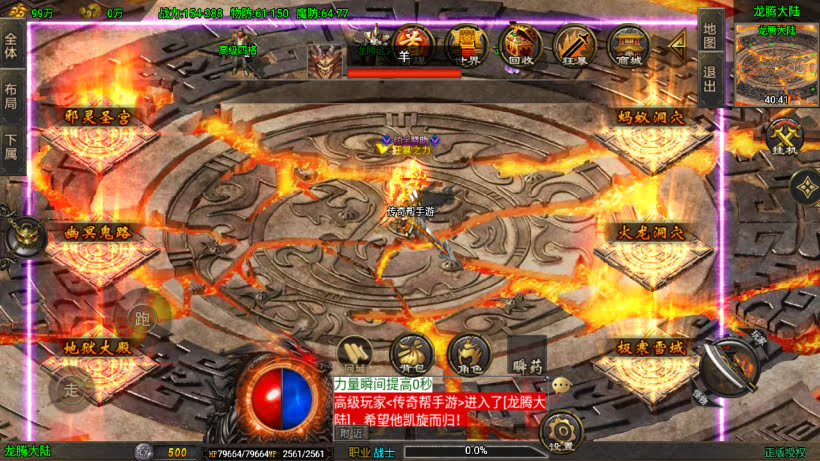Choose the 幽冥鬼路 teleport tile
This screenshot has height=461, width=820.
click(97, 233)
